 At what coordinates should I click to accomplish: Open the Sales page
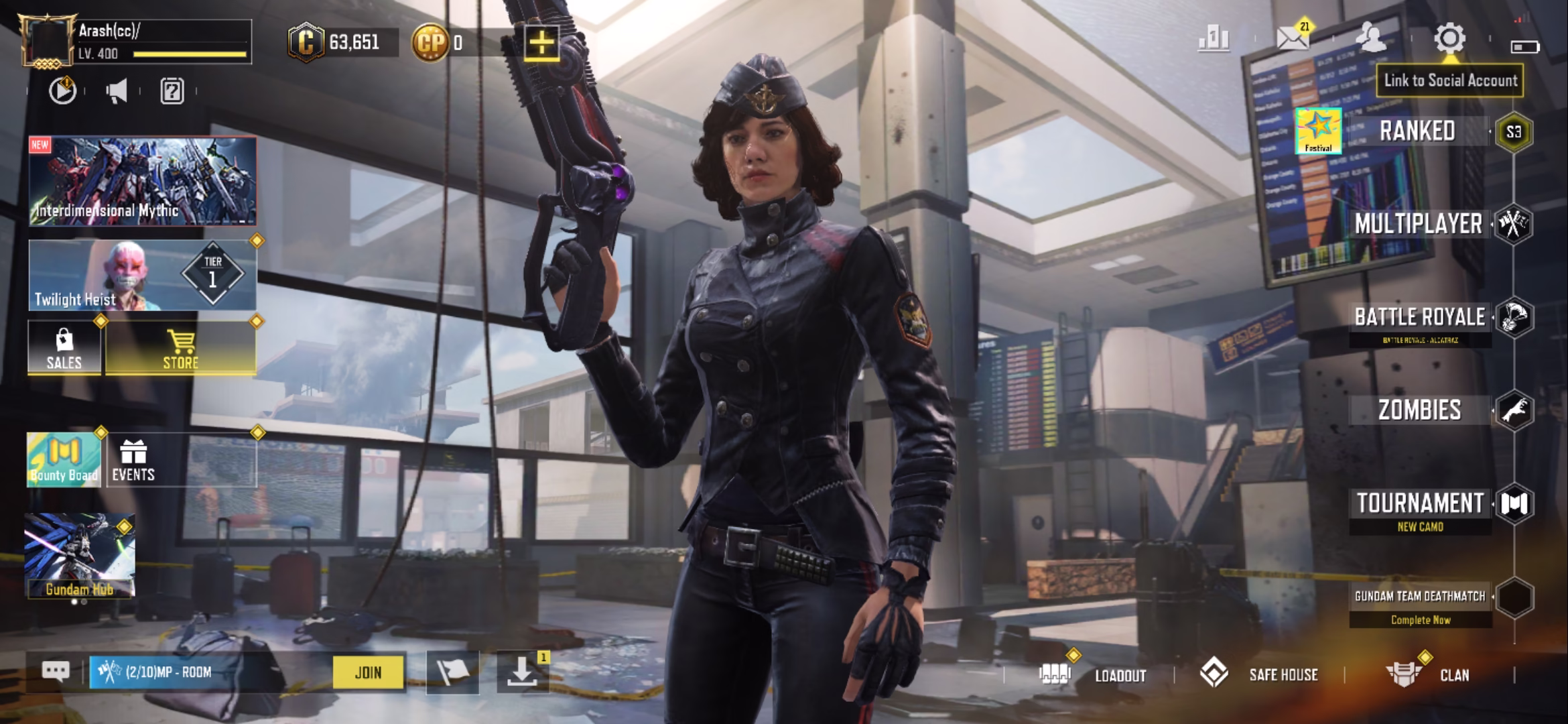pyautogui.click(x=64, y=349)
